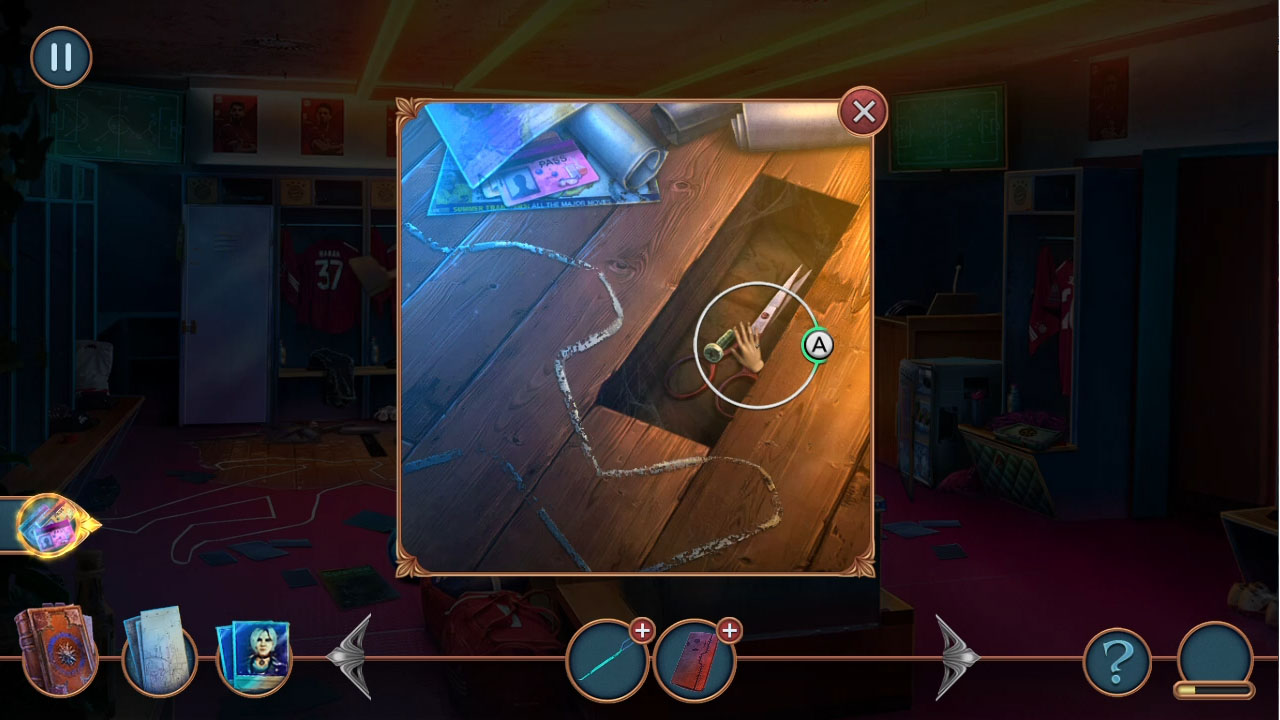Click the plus badge on the needle item
The image size is (1280, 720).
pos(643,631)
